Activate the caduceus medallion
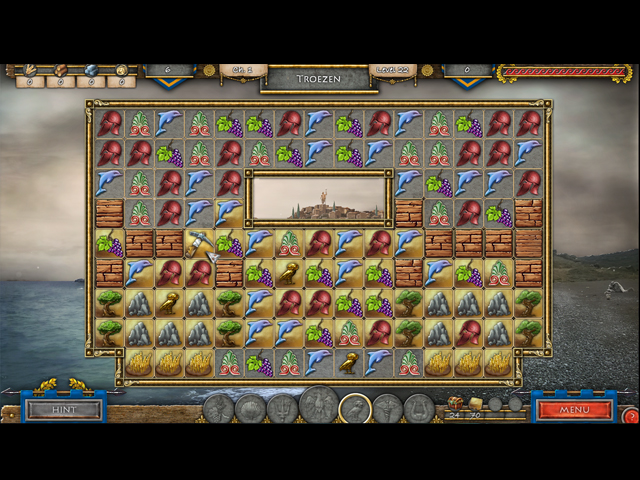Viewport: 640px width, 480px height. [x=387, y=409]
